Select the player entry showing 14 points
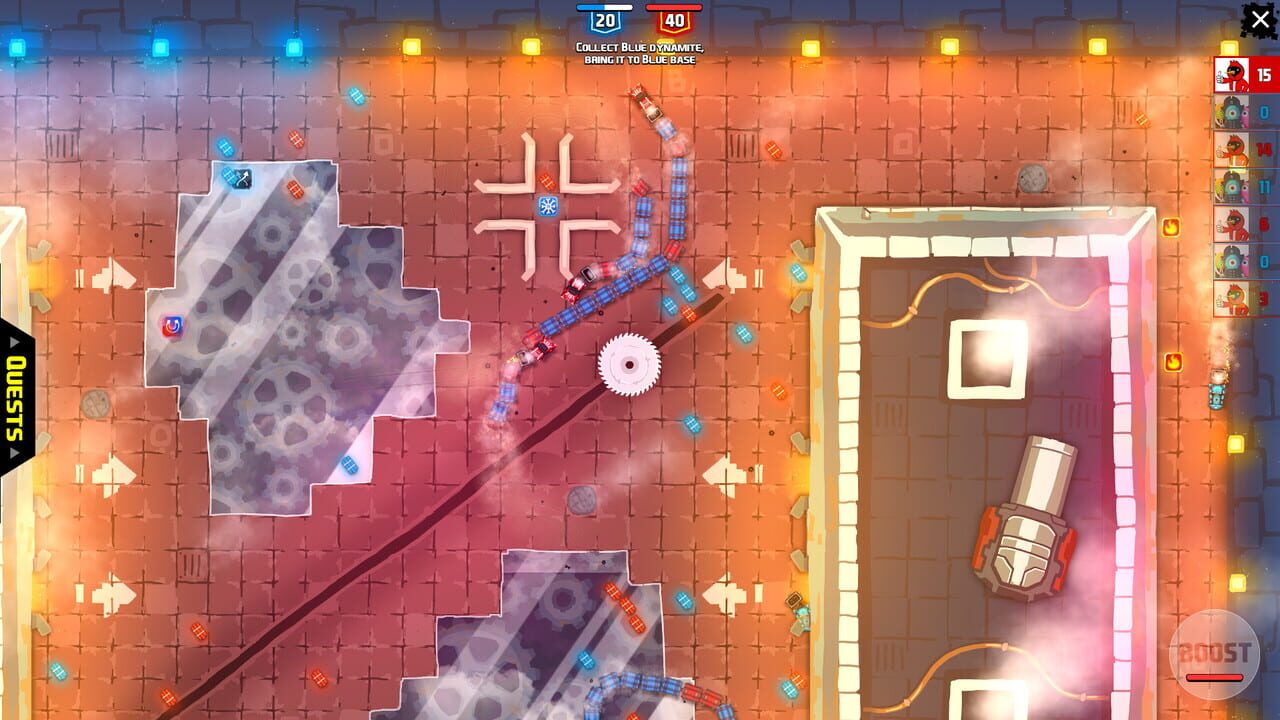Image resolution: width=1280 pixels, height=720 pixels. 1250,150
